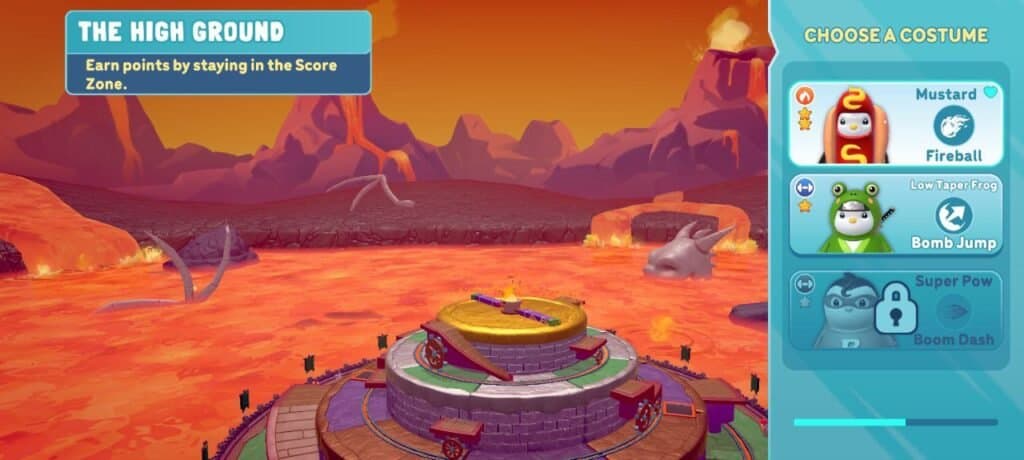Choose the Low Taper Frog costume
This screenshot has width=1024, height=460.
coord(893,215)
